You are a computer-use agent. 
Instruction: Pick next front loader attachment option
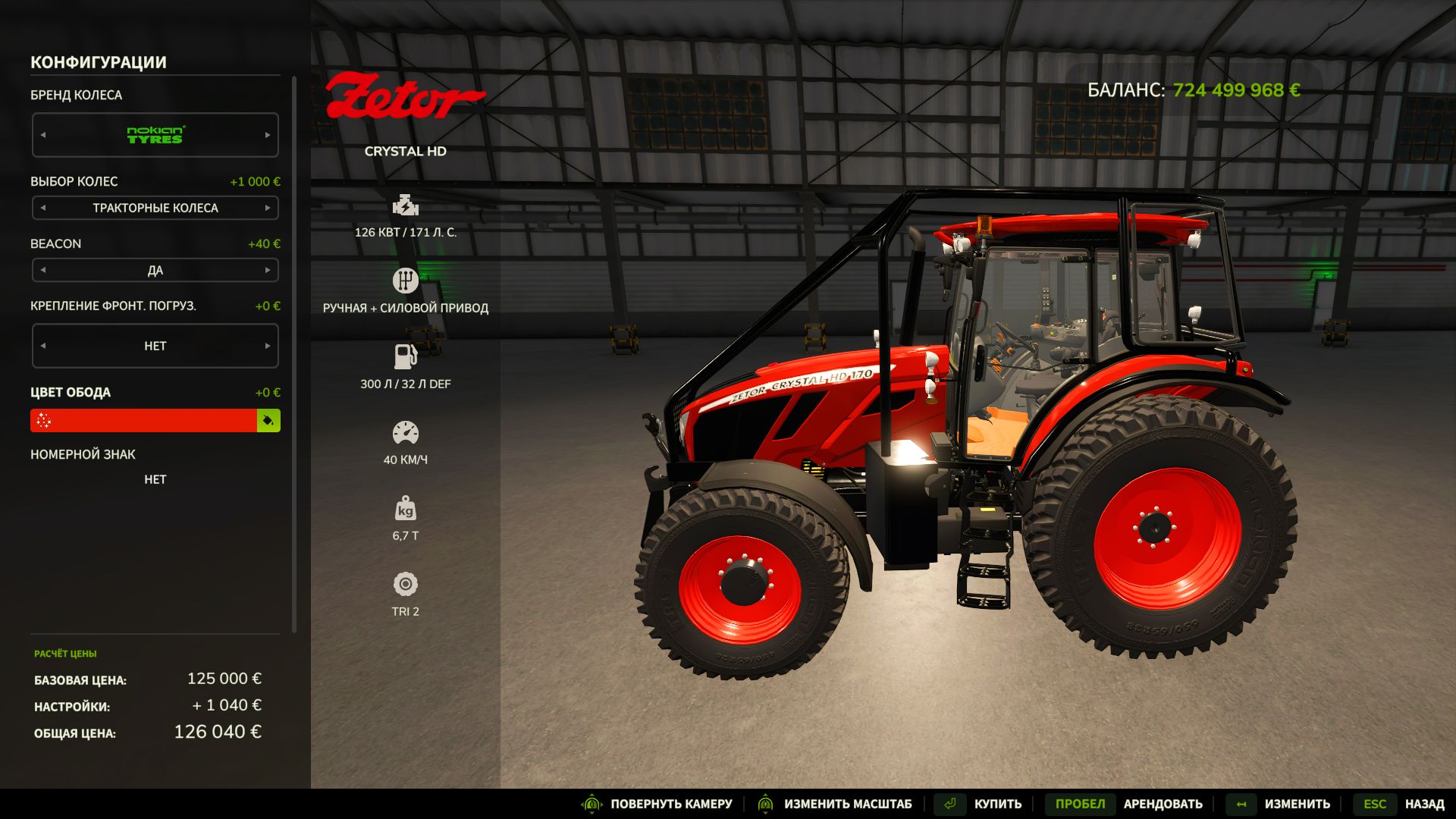click(268, 346)
